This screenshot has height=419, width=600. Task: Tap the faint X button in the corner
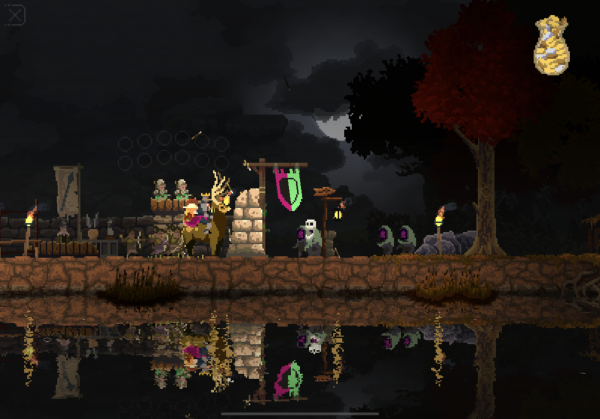[16, 17]
